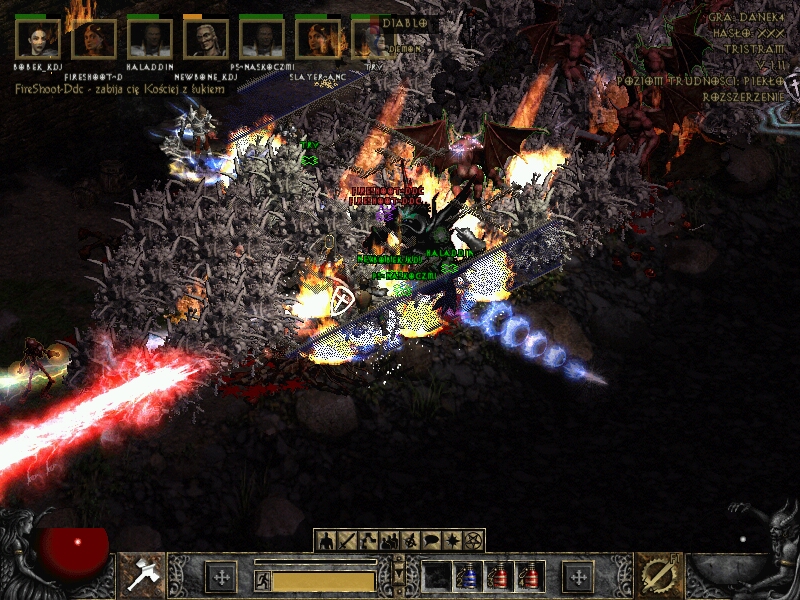Select Slayer-Anc's party portrait
Viewport: 800px width, 600px height.
coord(318,40)
